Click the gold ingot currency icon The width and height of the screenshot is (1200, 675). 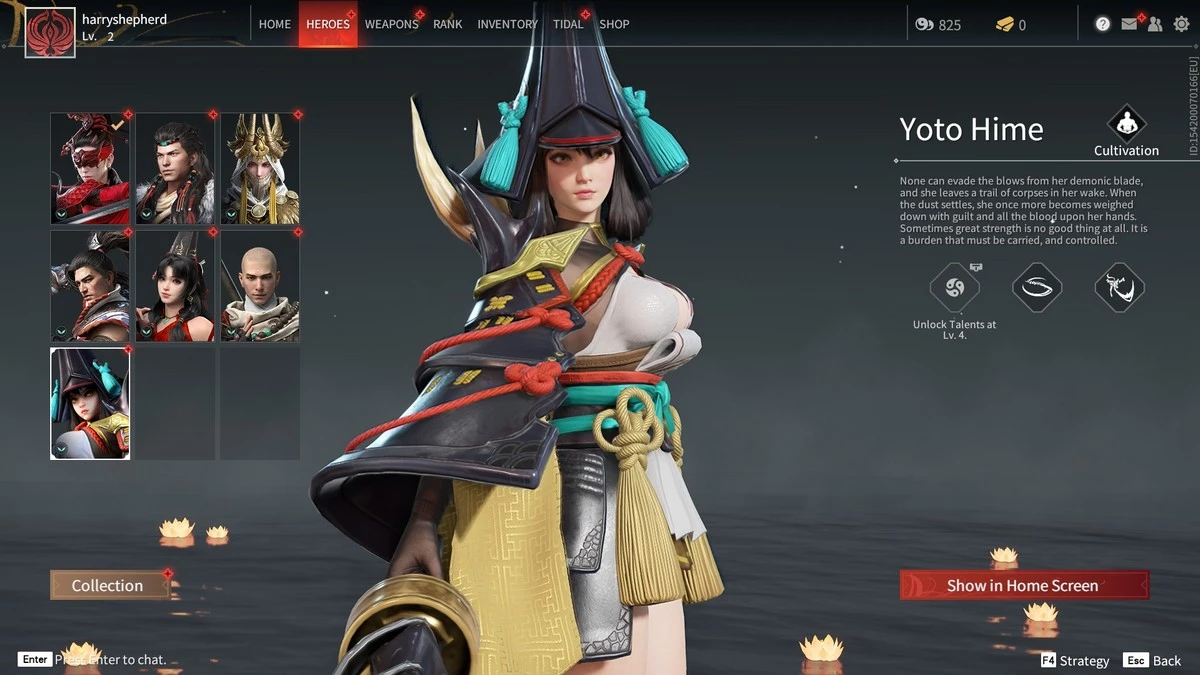1004,24
